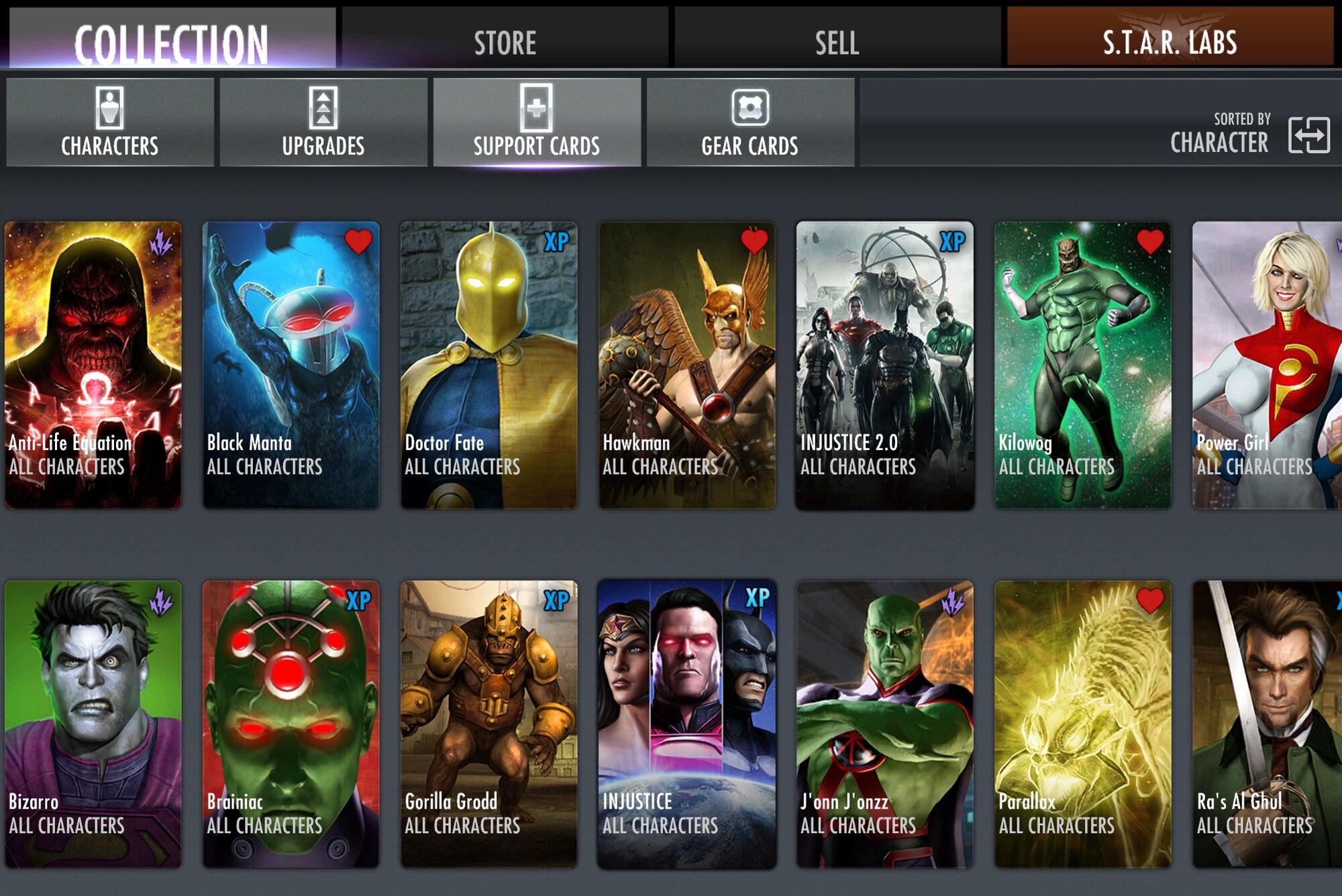The width and height of the screenshot is (1342, 896).
Task: Choose the Kilowog support card
Action: coord(1083,366)
